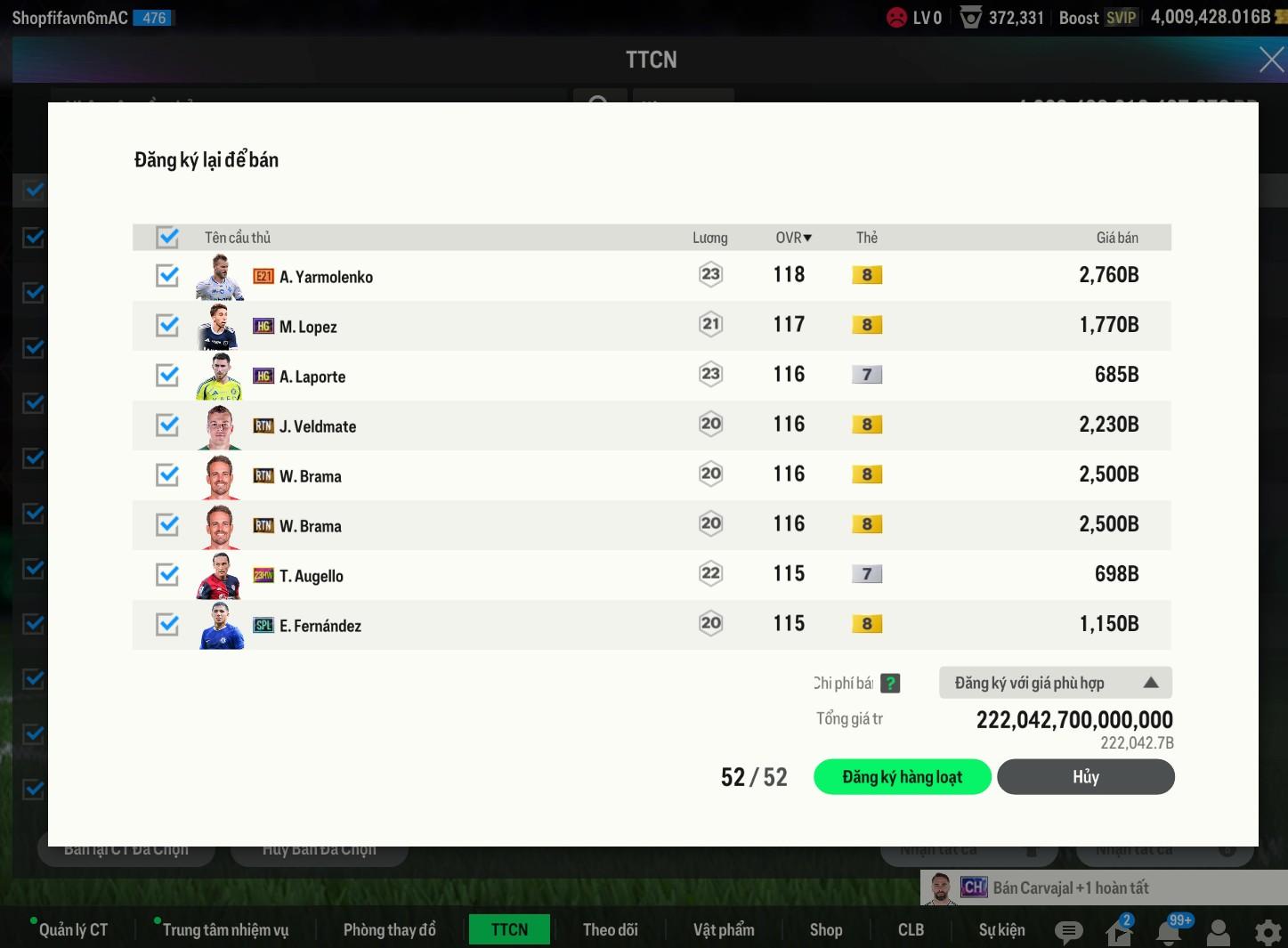Open the Quản lý CT tab

pyautogui.click(x=73, y=930)
